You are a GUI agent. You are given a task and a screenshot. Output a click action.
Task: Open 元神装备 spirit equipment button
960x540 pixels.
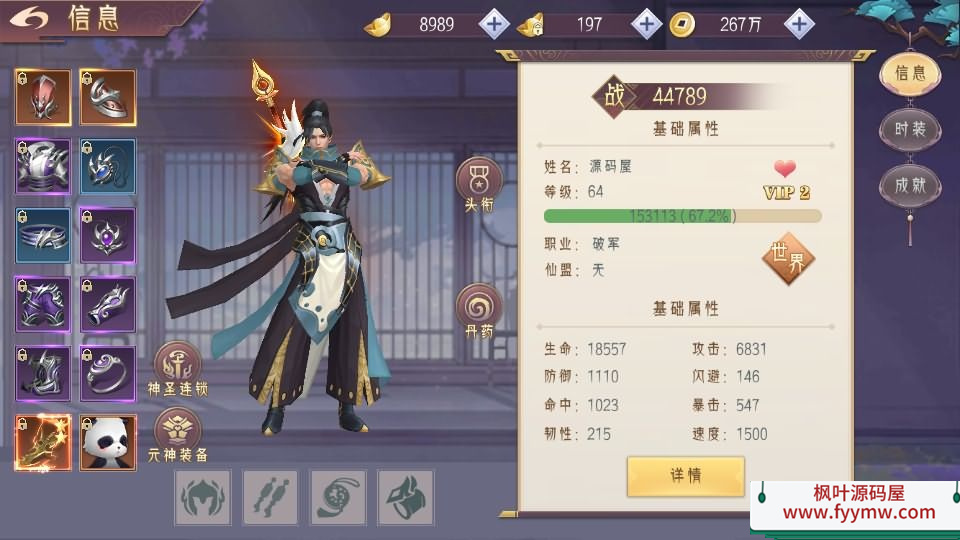(177, 431)
